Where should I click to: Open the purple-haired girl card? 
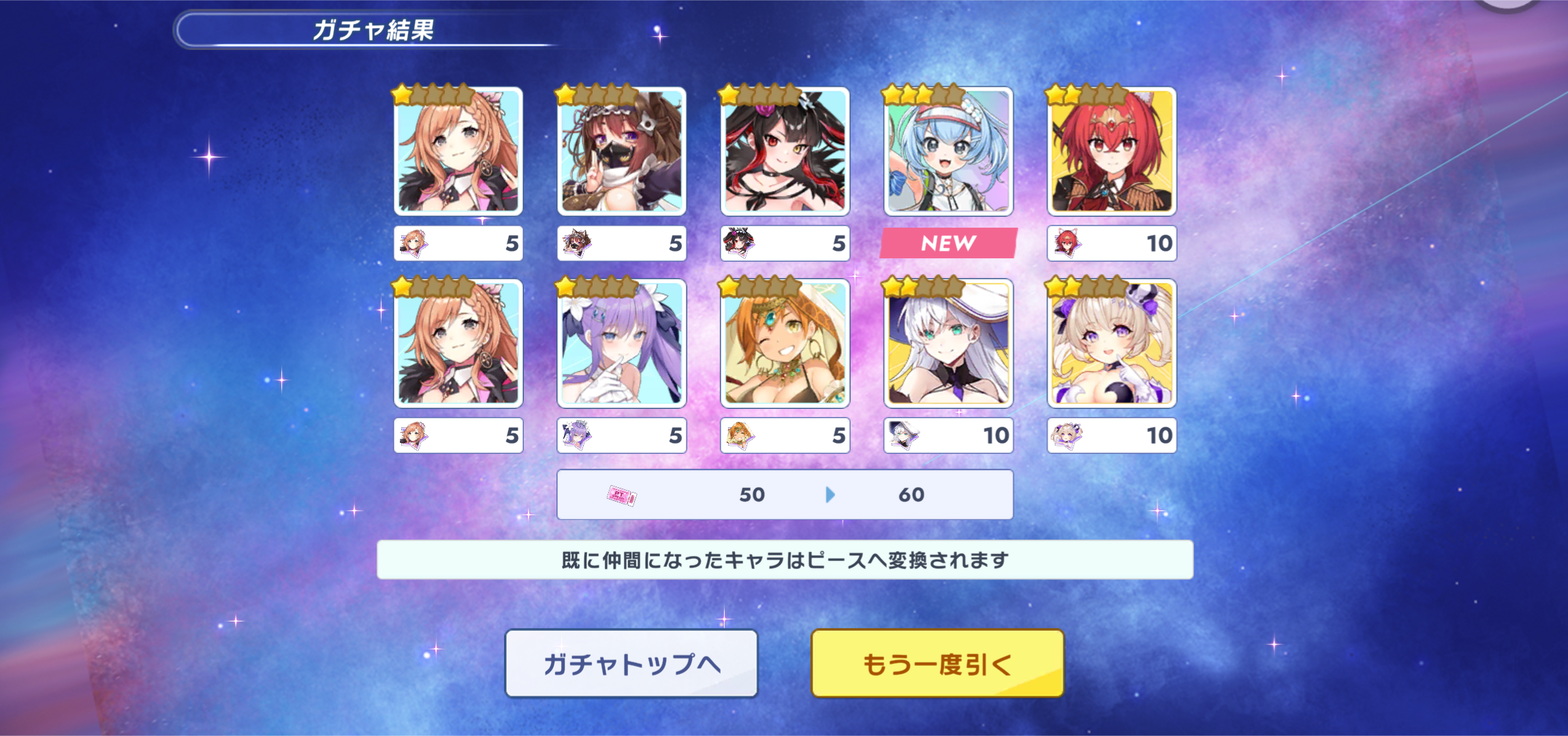(621, 343)
